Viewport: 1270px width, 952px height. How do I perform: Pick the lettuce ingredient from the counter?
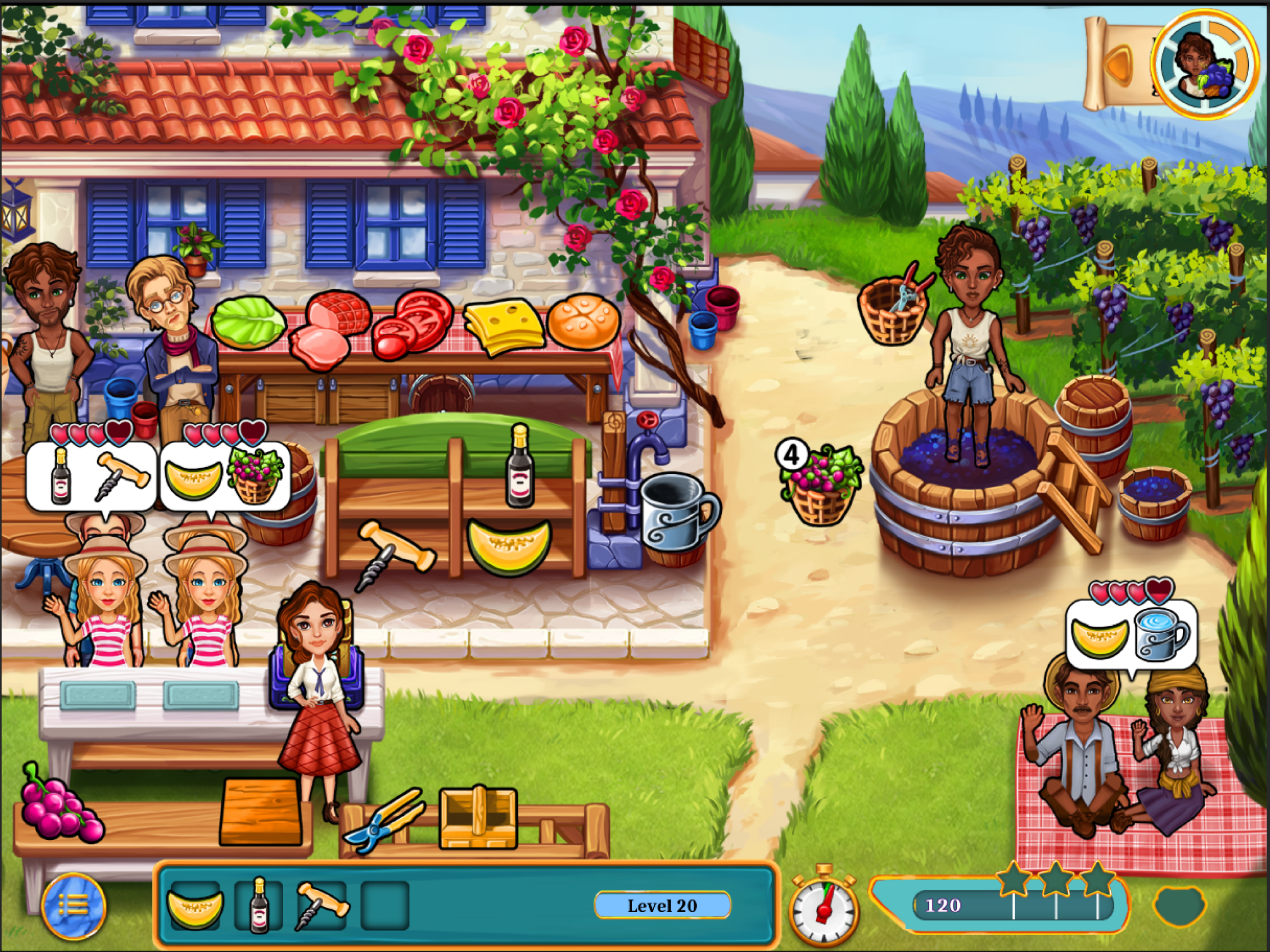tap(248, 324)
